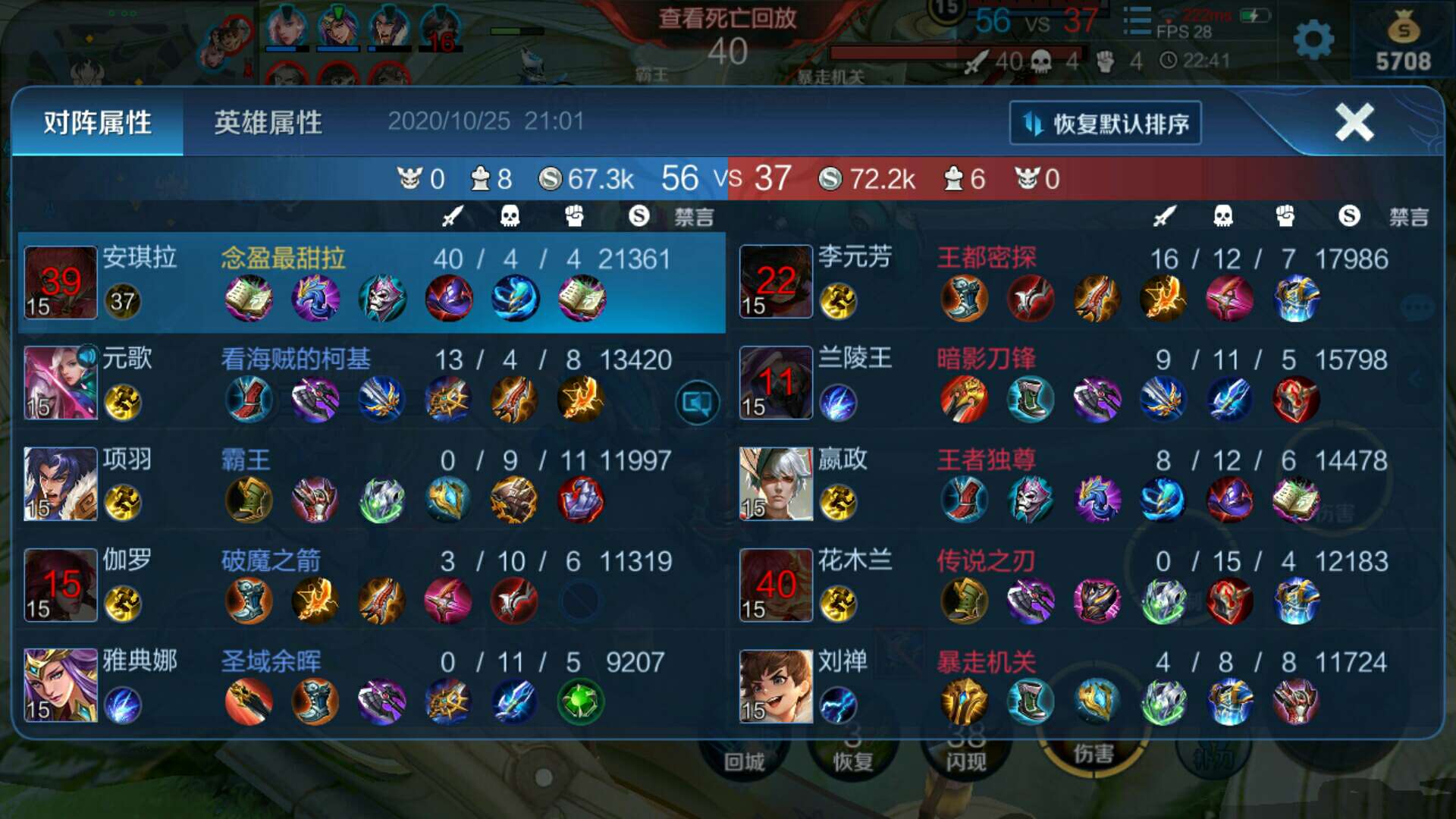This screenshot has width=1456, height=819.
Task: Click the 恢复默认排序 button
Action: [1106, 123]
